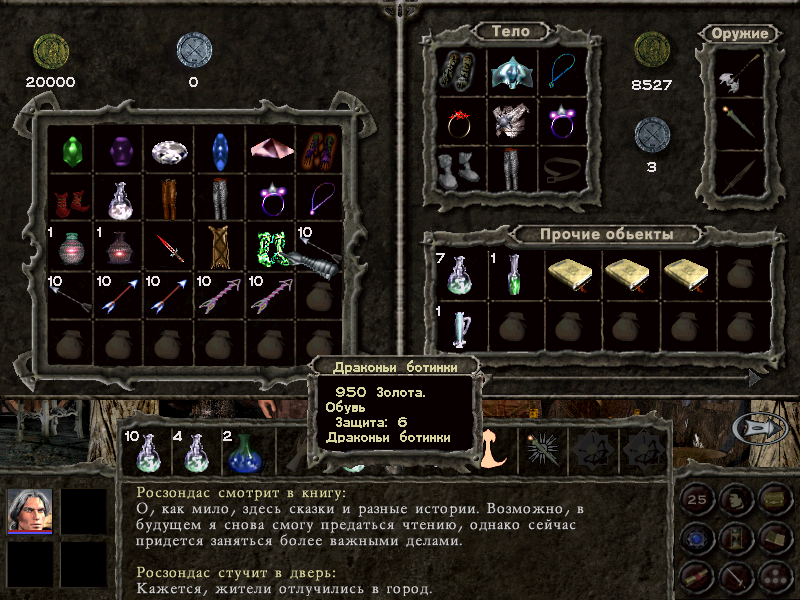The width and height of the screenshot is (800, 600).
Task: Pick the first yellow book in Прочие объекты
Action: point(570,274)
